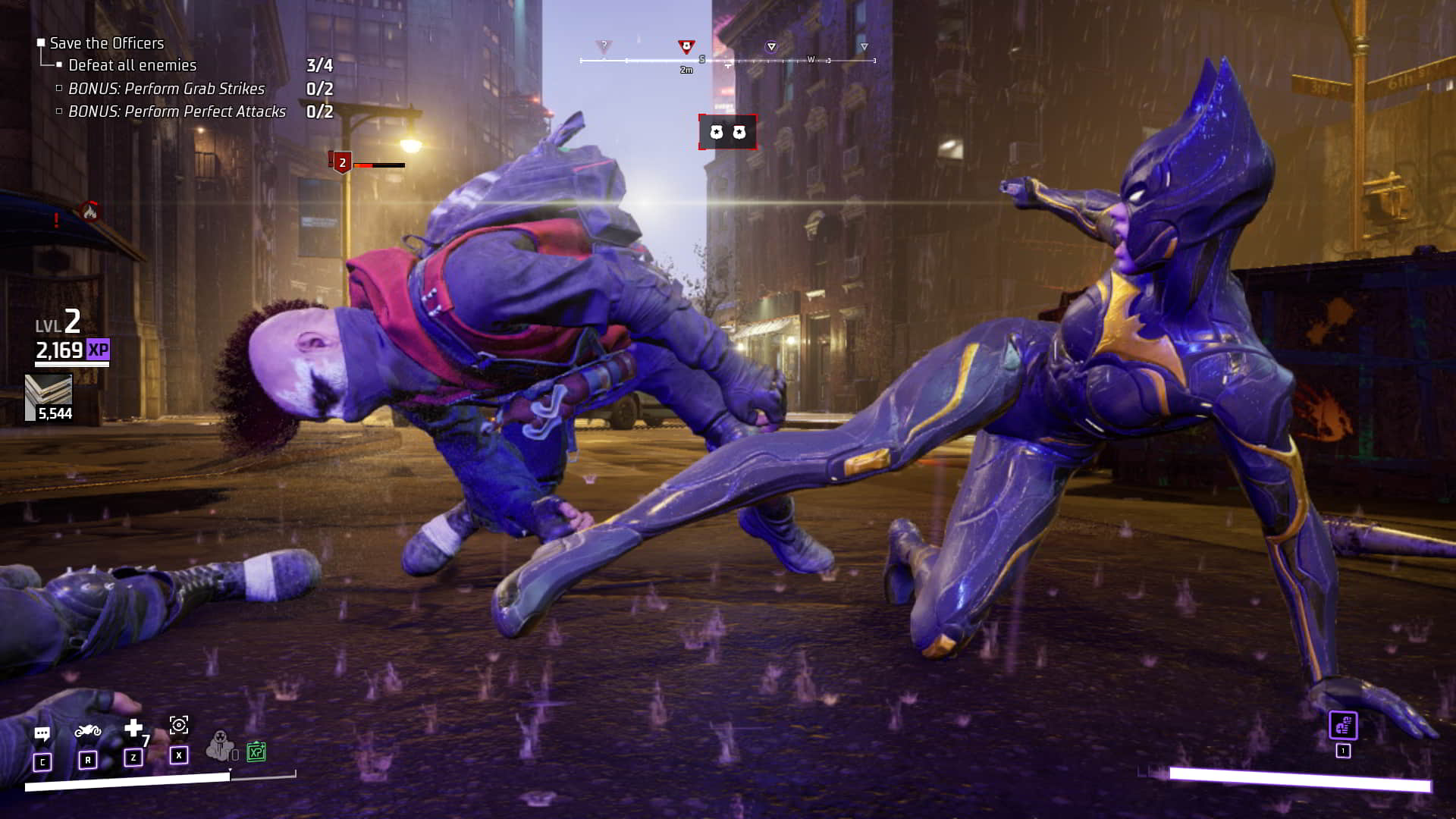Screen dimensions: 1456x819
Task: Activate the purple ability icon
Action: (1343, 726)
